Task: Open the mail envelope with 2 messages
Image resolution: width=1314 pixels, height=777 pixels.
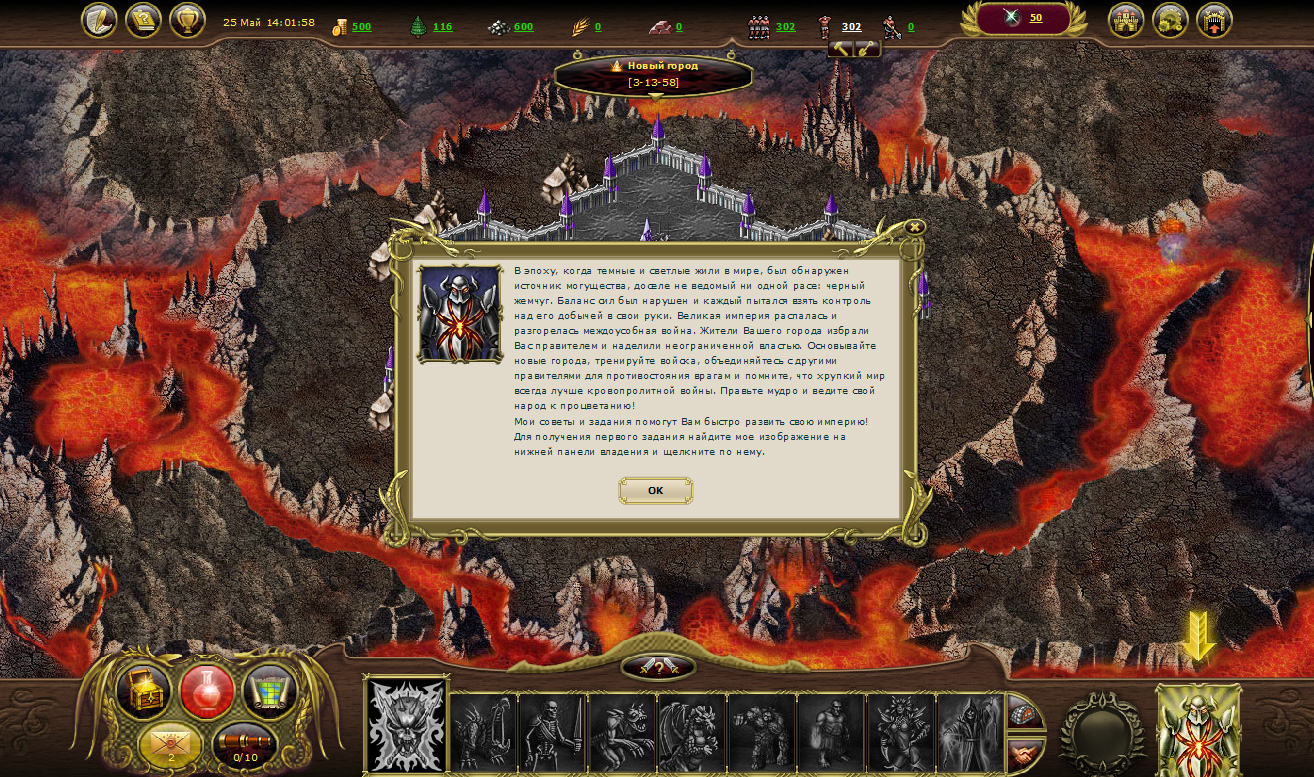Action: 170,745
